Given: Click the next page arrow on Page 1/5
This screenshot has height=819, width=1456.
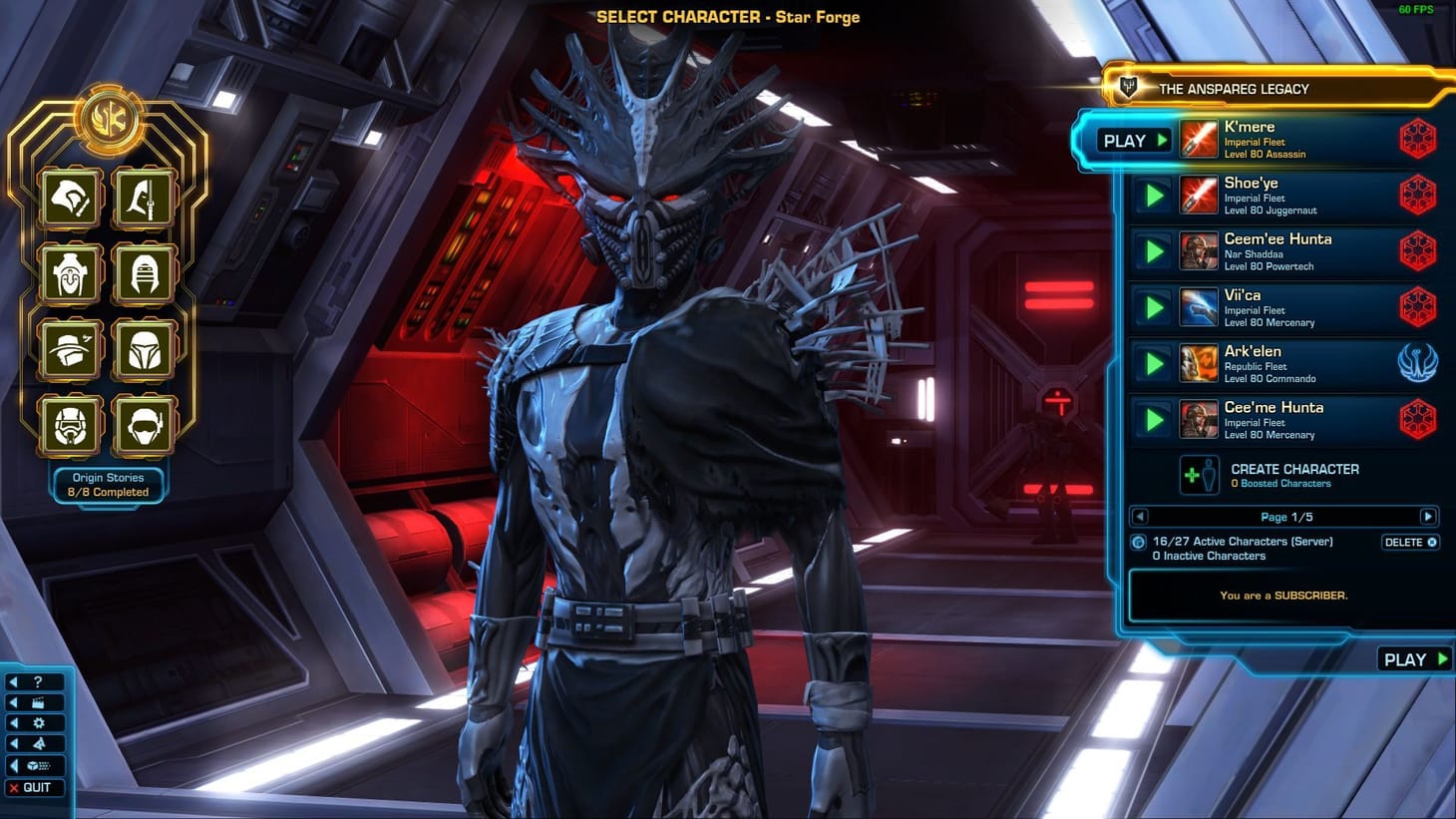Looking at the screenshot, I should 1430,517.
